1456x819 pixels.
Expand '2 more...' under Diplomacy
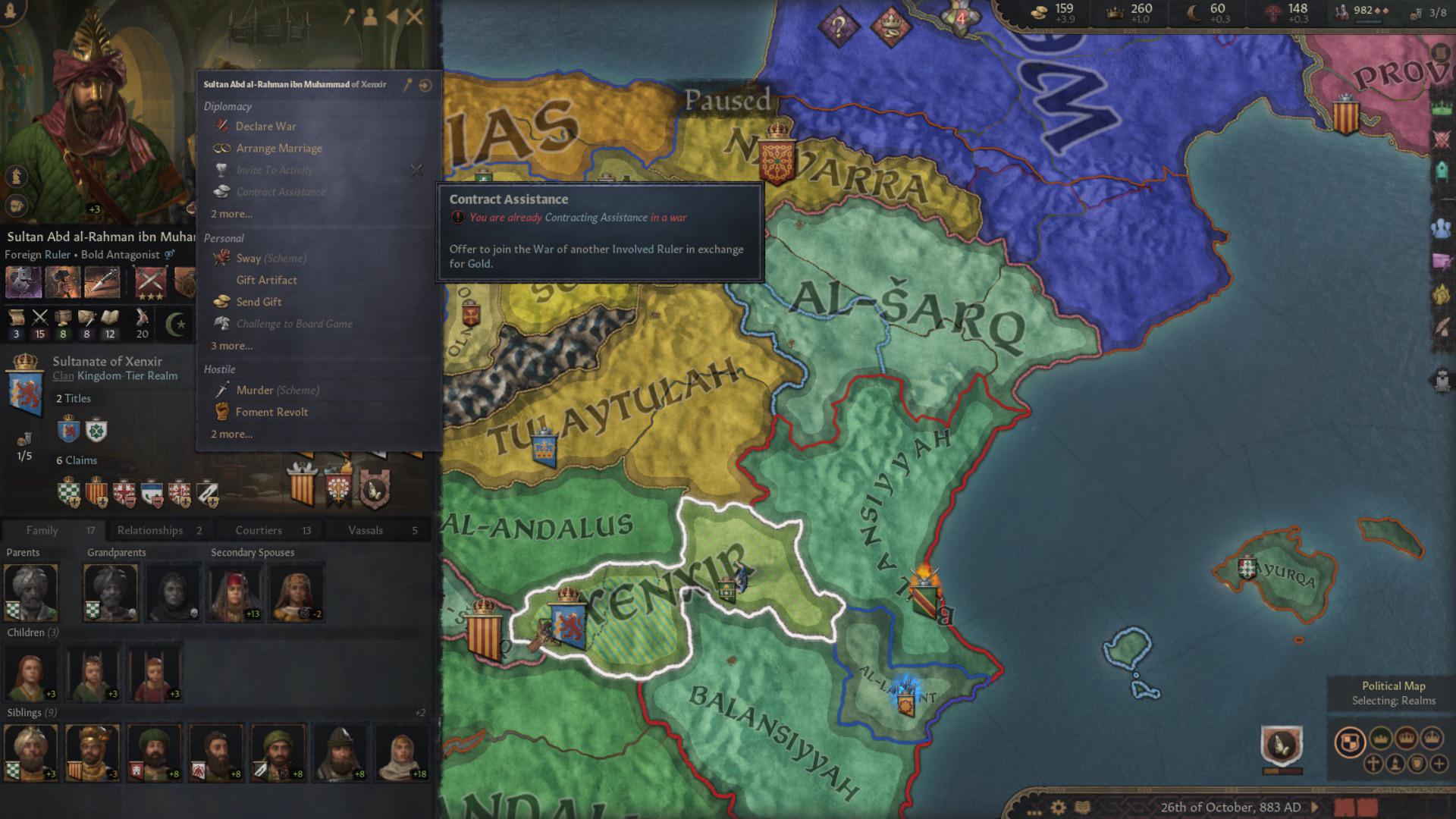pos(230,214)
